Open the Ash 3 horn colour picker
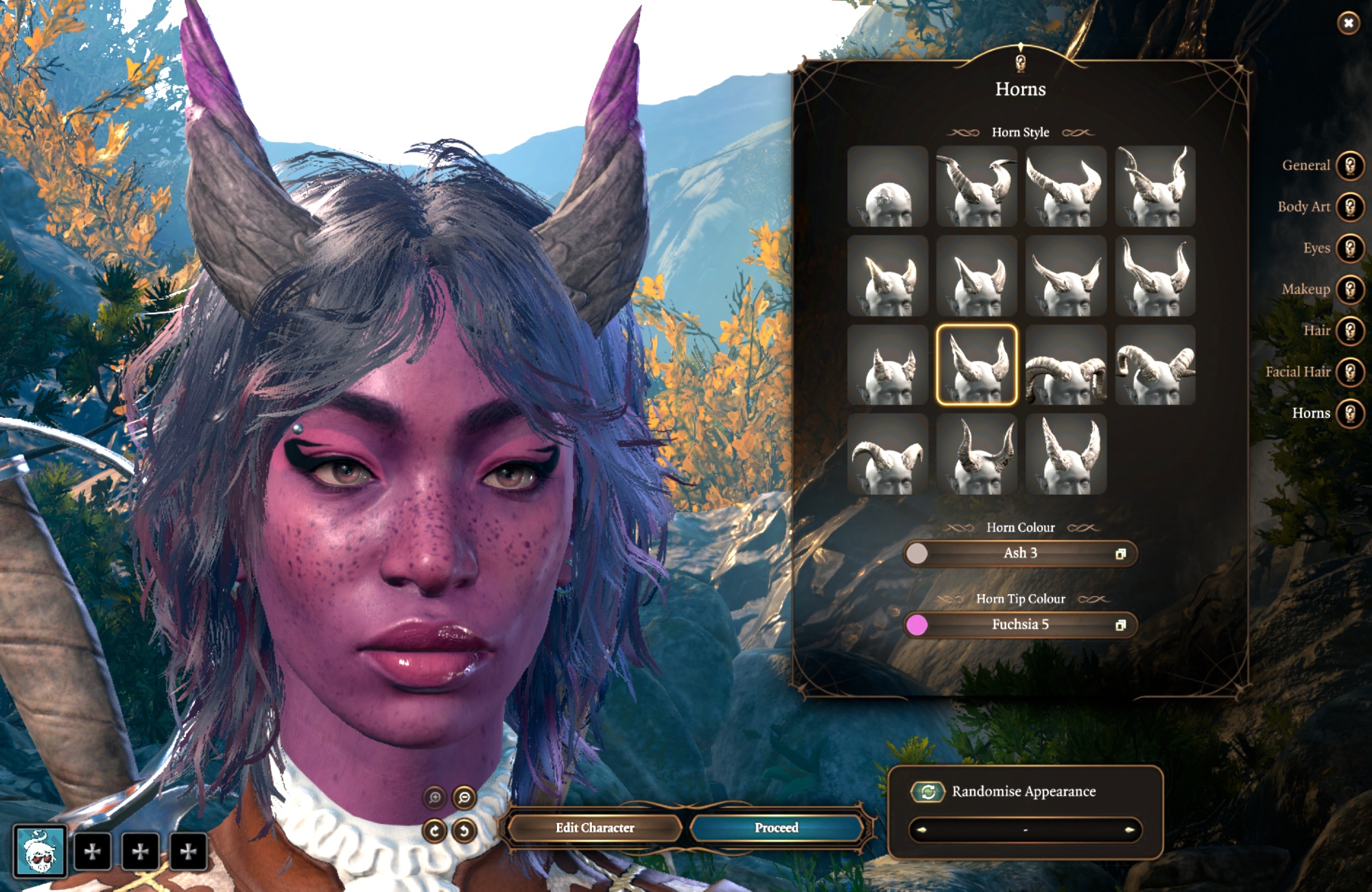This screenshot has height=892, width=1372. [1020, 554]
